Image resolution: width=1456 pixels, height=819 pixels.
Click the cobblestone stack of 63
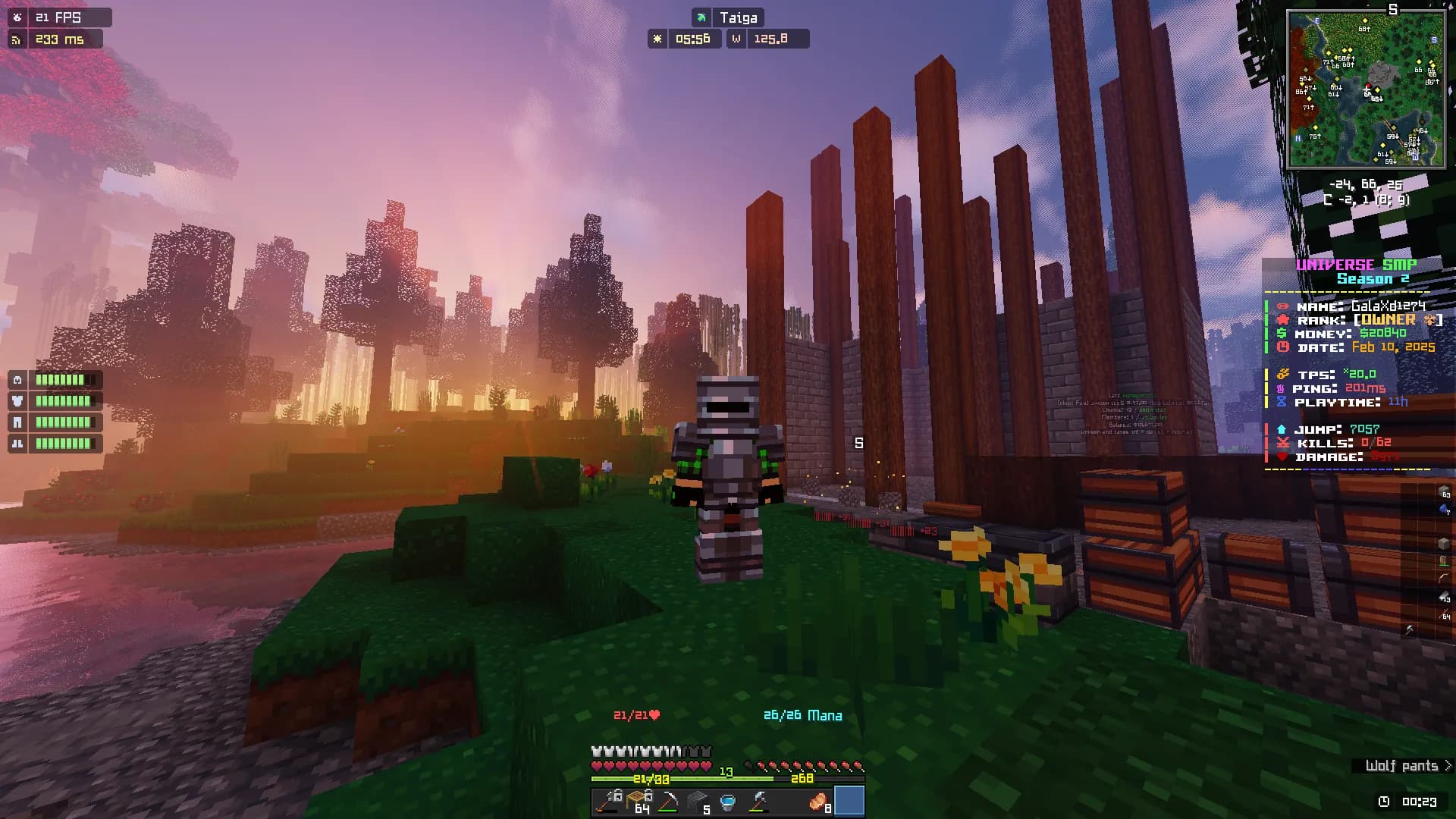click(x=1444, y=491)
